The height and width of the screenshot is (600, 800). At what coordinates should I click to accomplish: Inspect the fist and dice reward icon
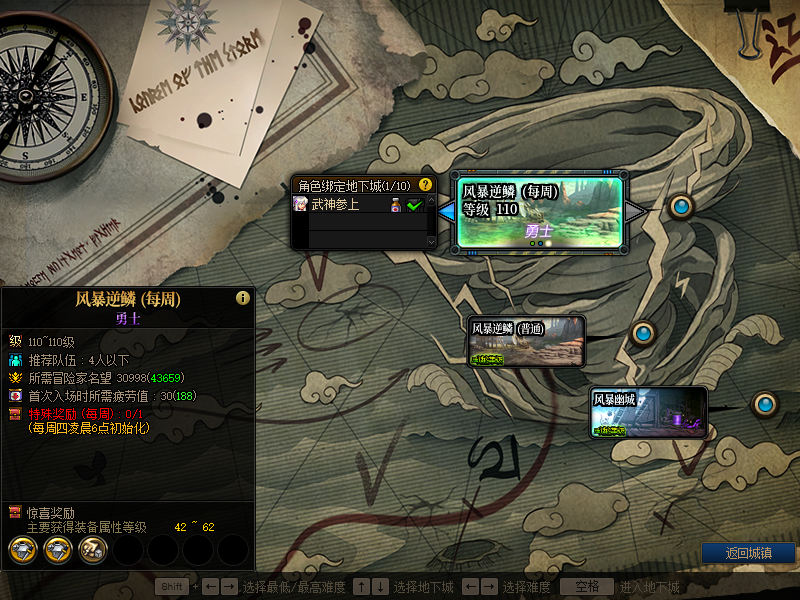click(x=93, y=548)
